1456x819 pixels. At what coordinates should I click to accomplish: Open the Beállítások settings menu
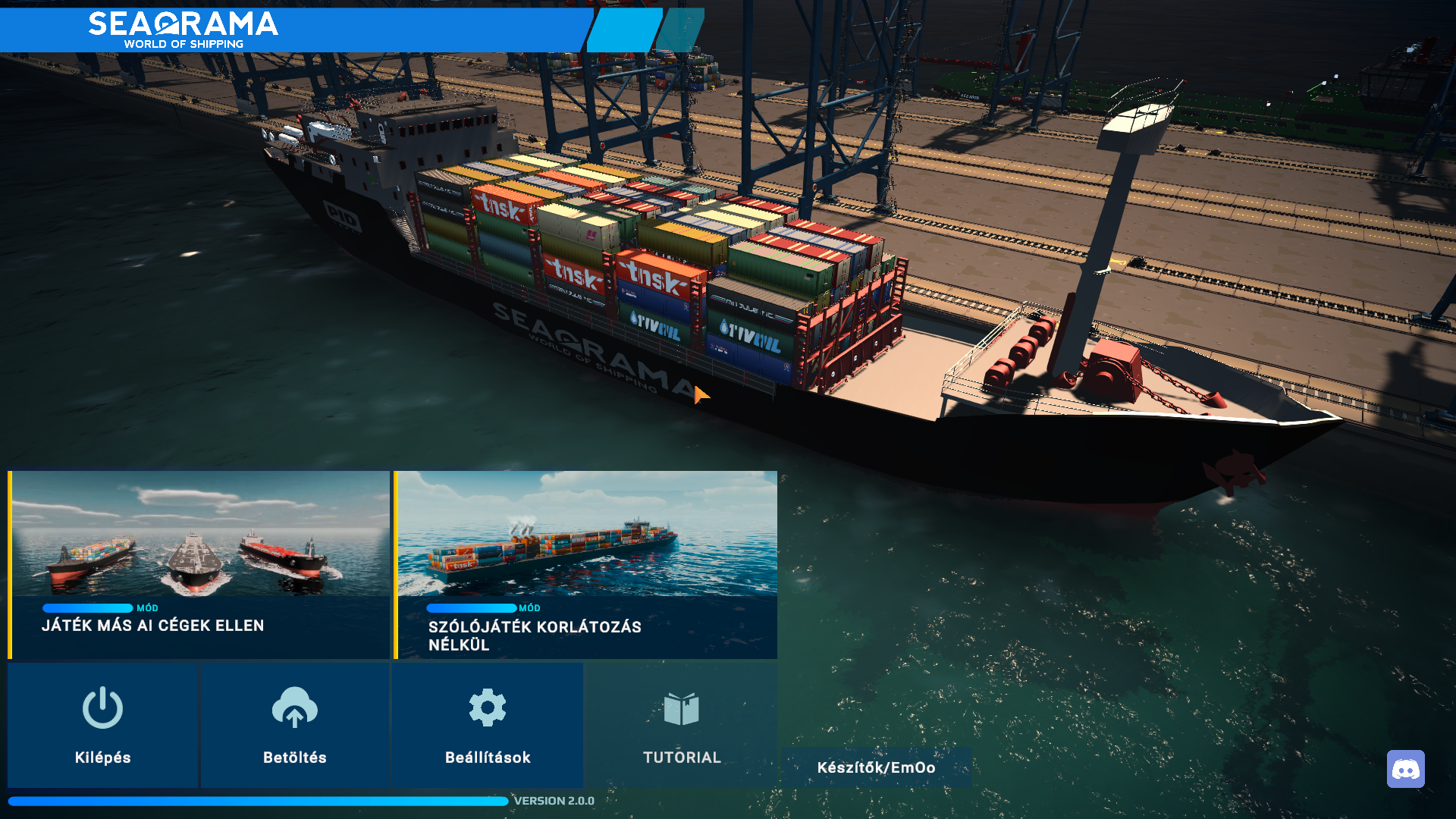(488, 724)
